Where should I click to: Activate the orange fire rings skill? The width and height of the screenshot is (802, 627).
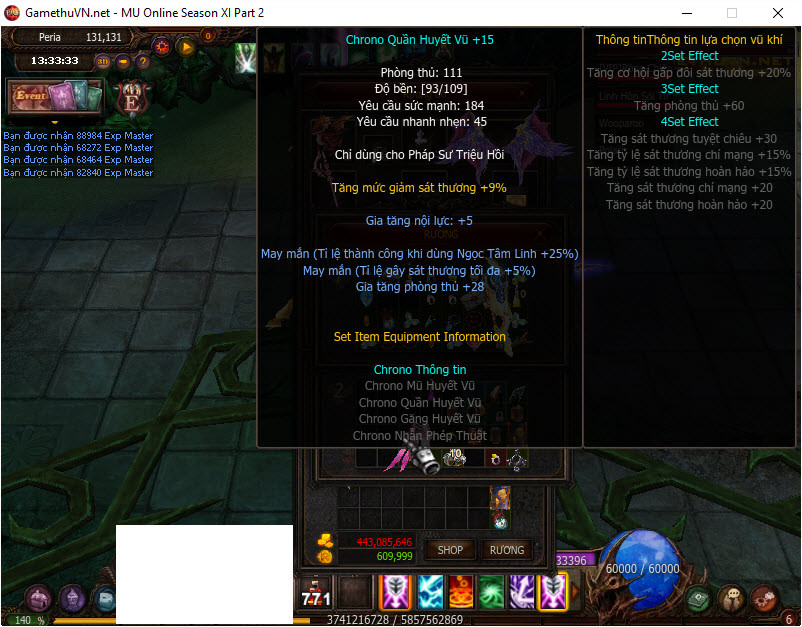[461, 592]
